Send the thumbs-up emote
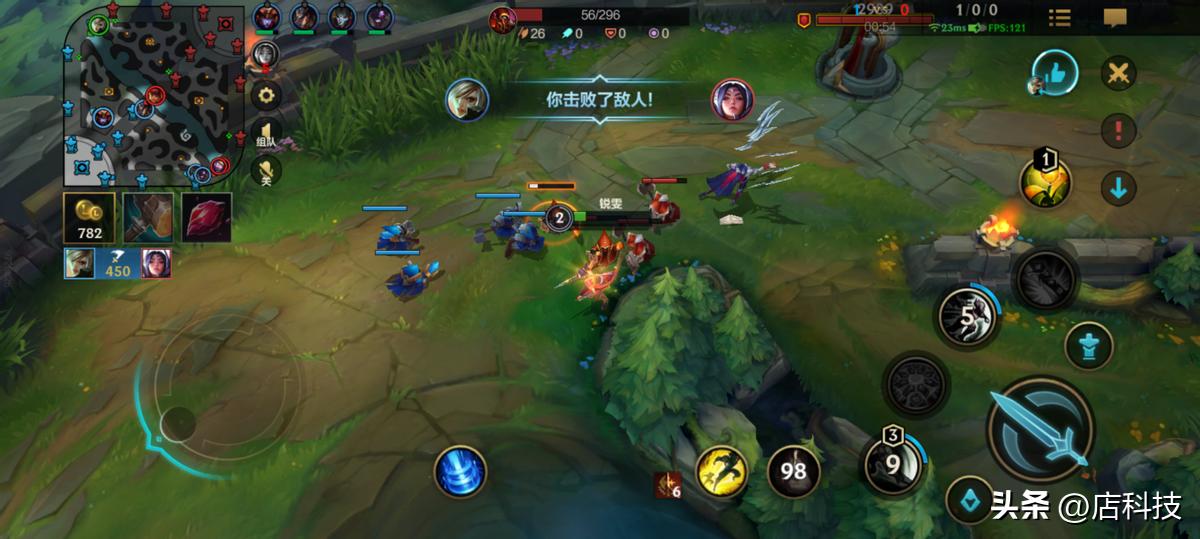The height and width of the screenshot is (539, 1200). (1055, 73)
